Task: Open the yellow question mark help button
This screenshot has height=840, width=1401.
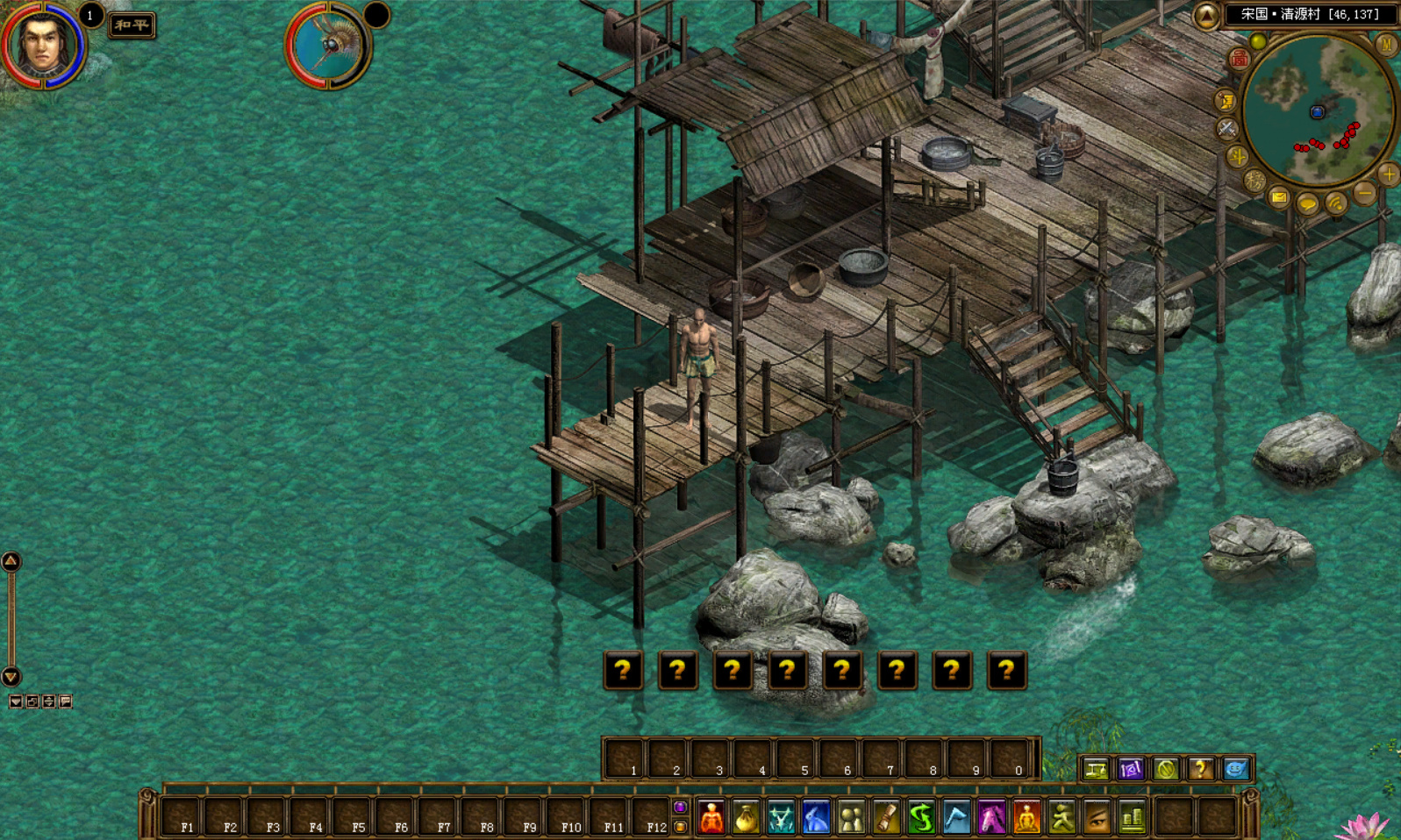Action: tap(1200, 769)
